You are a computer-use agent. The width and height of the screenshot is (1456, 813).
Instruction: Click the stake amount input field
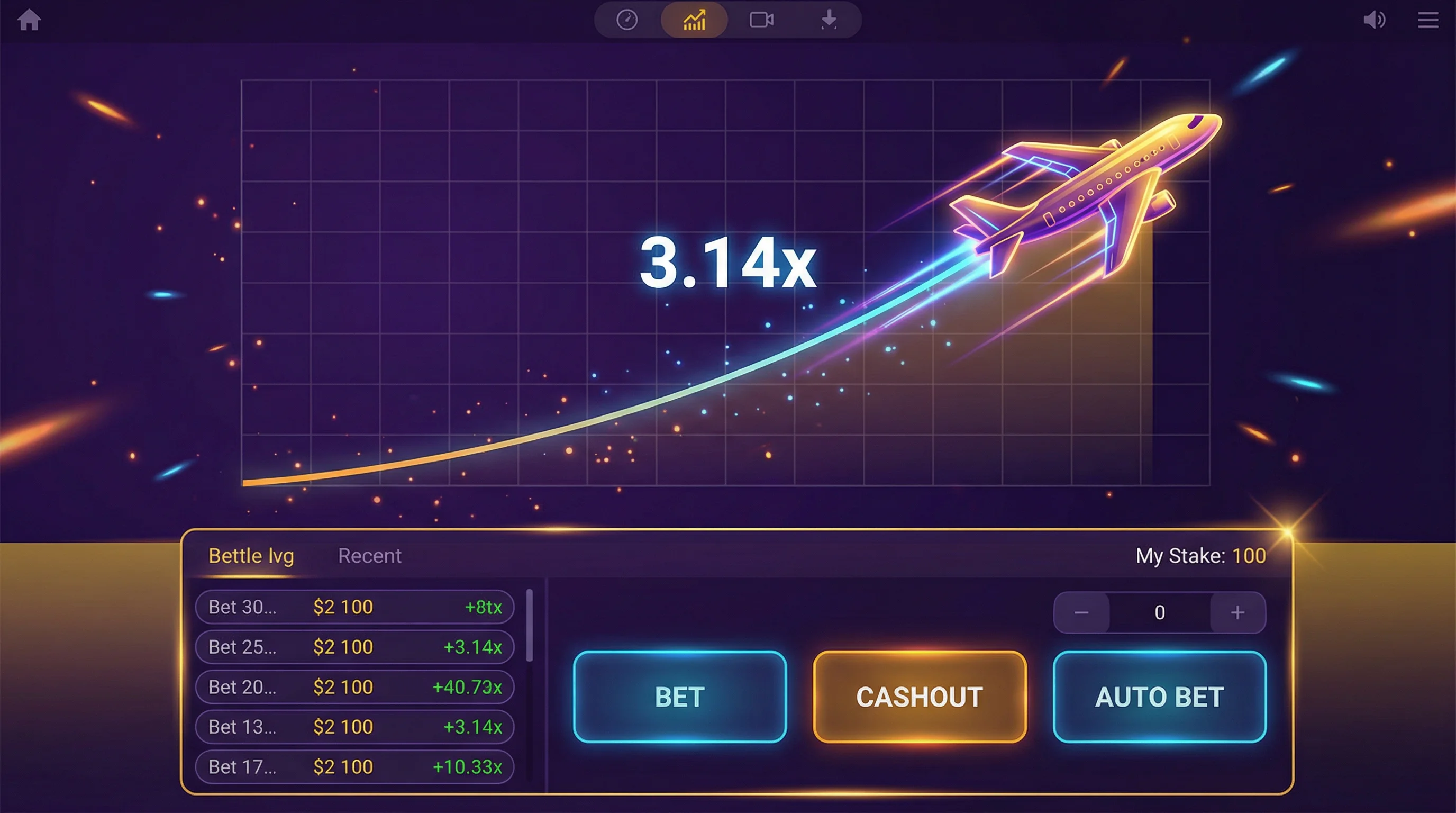[x=1159, y=612]
